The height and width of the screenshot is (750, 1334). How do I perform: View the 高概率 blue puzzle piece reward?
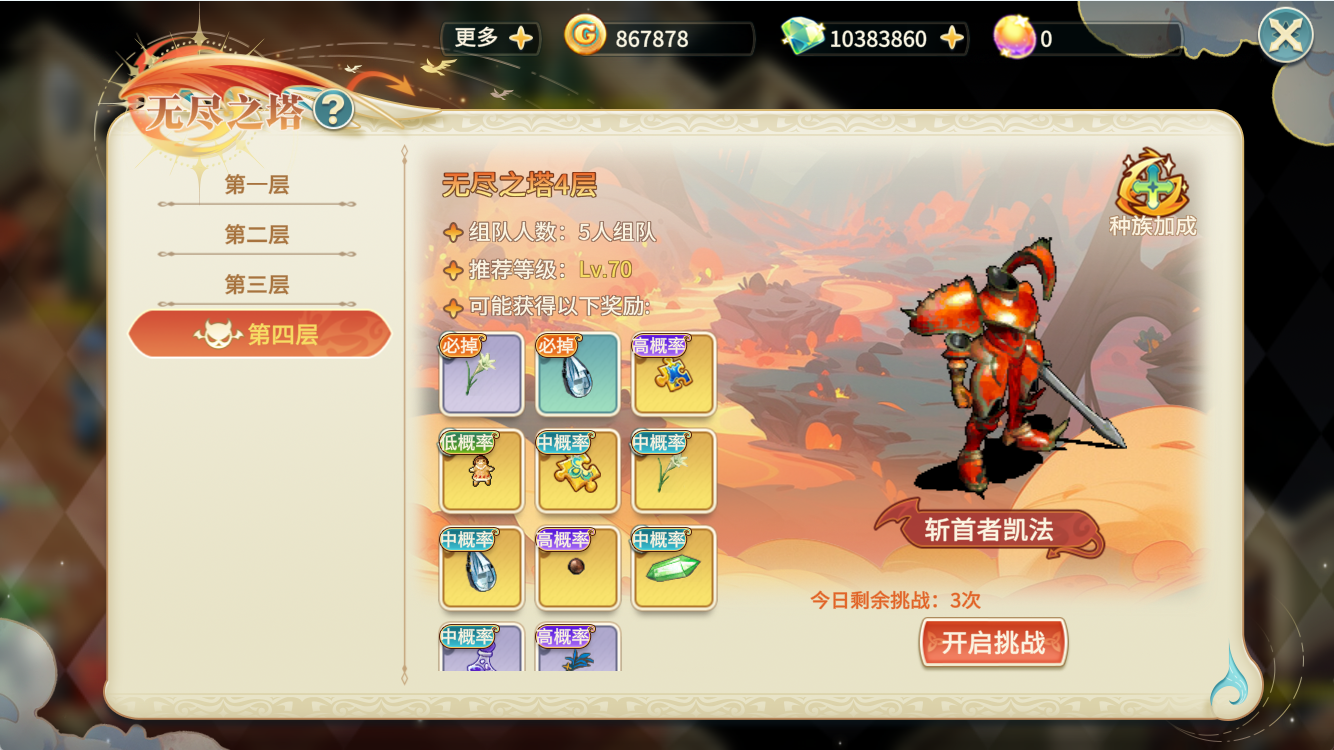(x=674, y=374)
